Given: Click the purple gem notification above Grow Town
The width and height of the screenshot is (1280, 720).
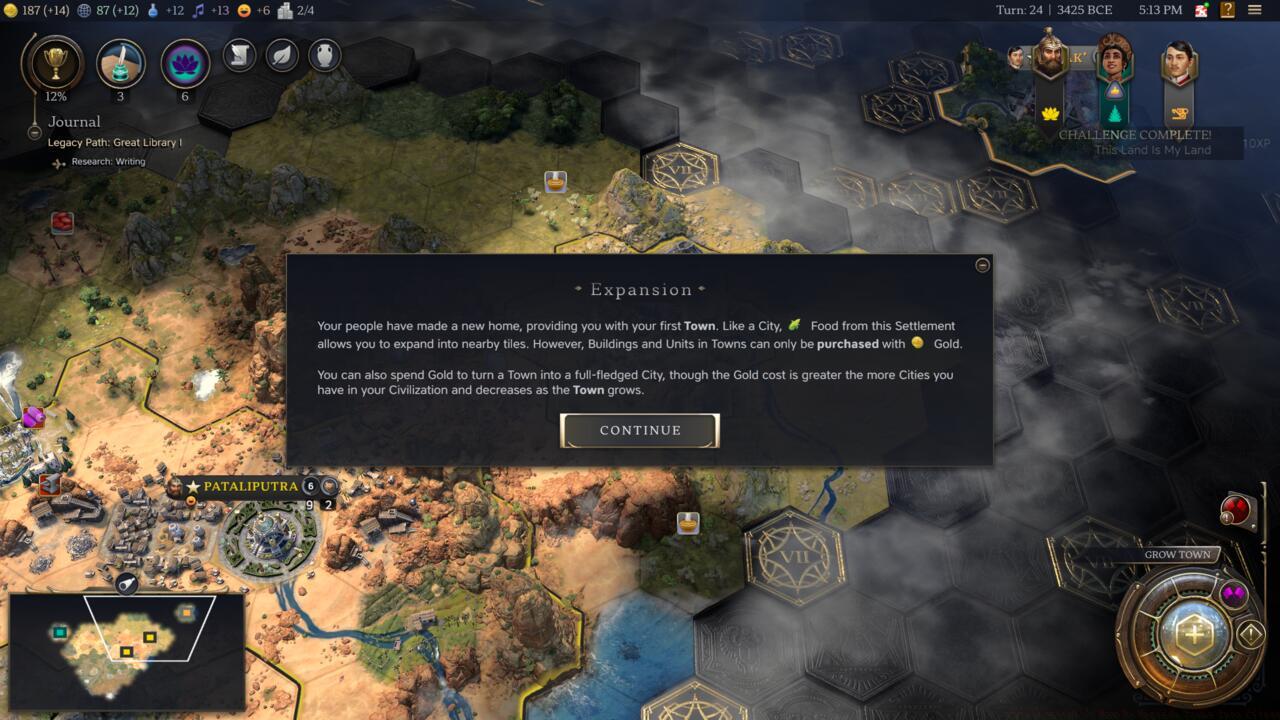Looking at the screenshot, I should click(1235, 593).
